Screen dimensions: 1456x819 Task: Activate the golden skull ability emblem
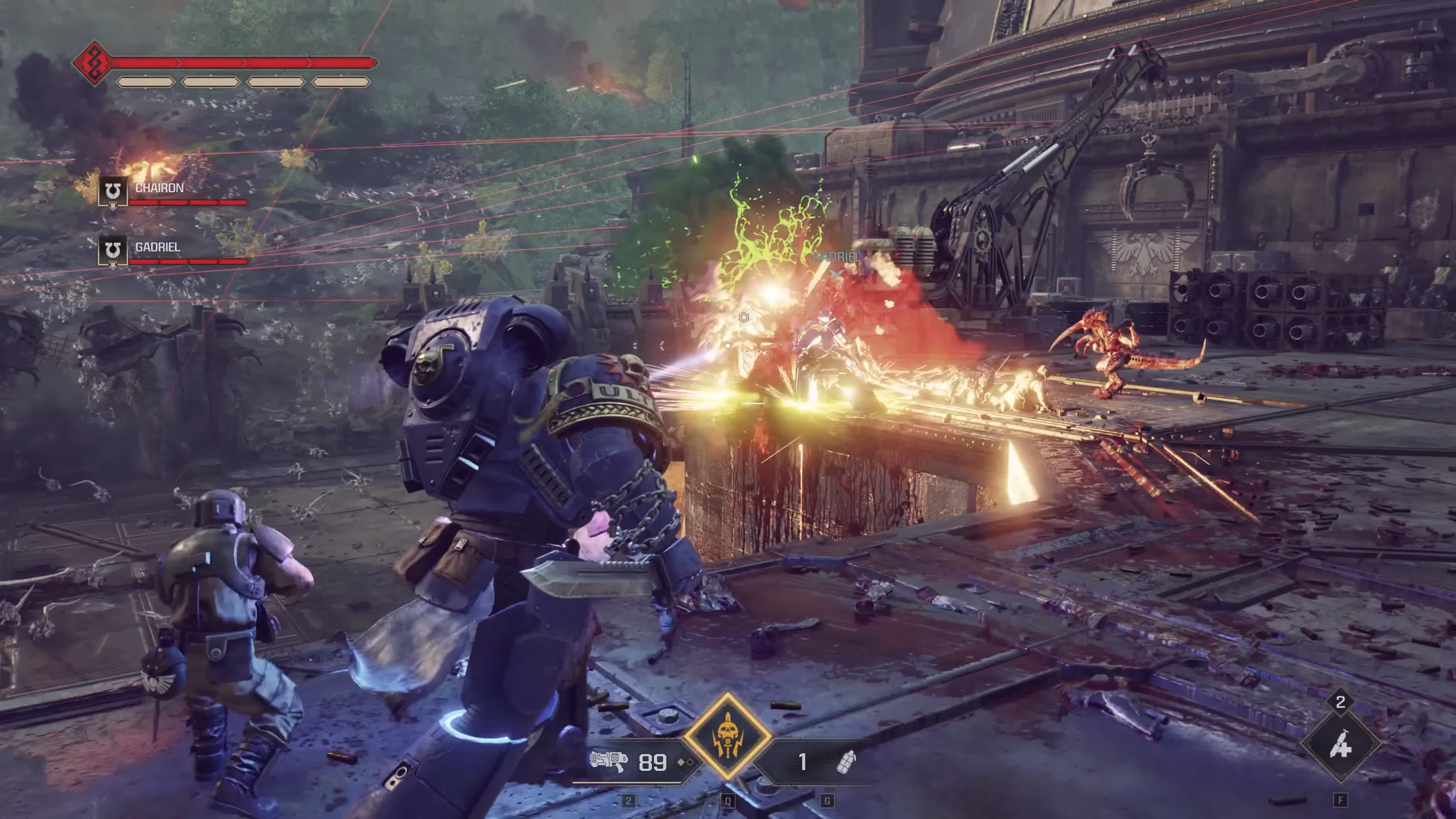[x=728, y=736]
